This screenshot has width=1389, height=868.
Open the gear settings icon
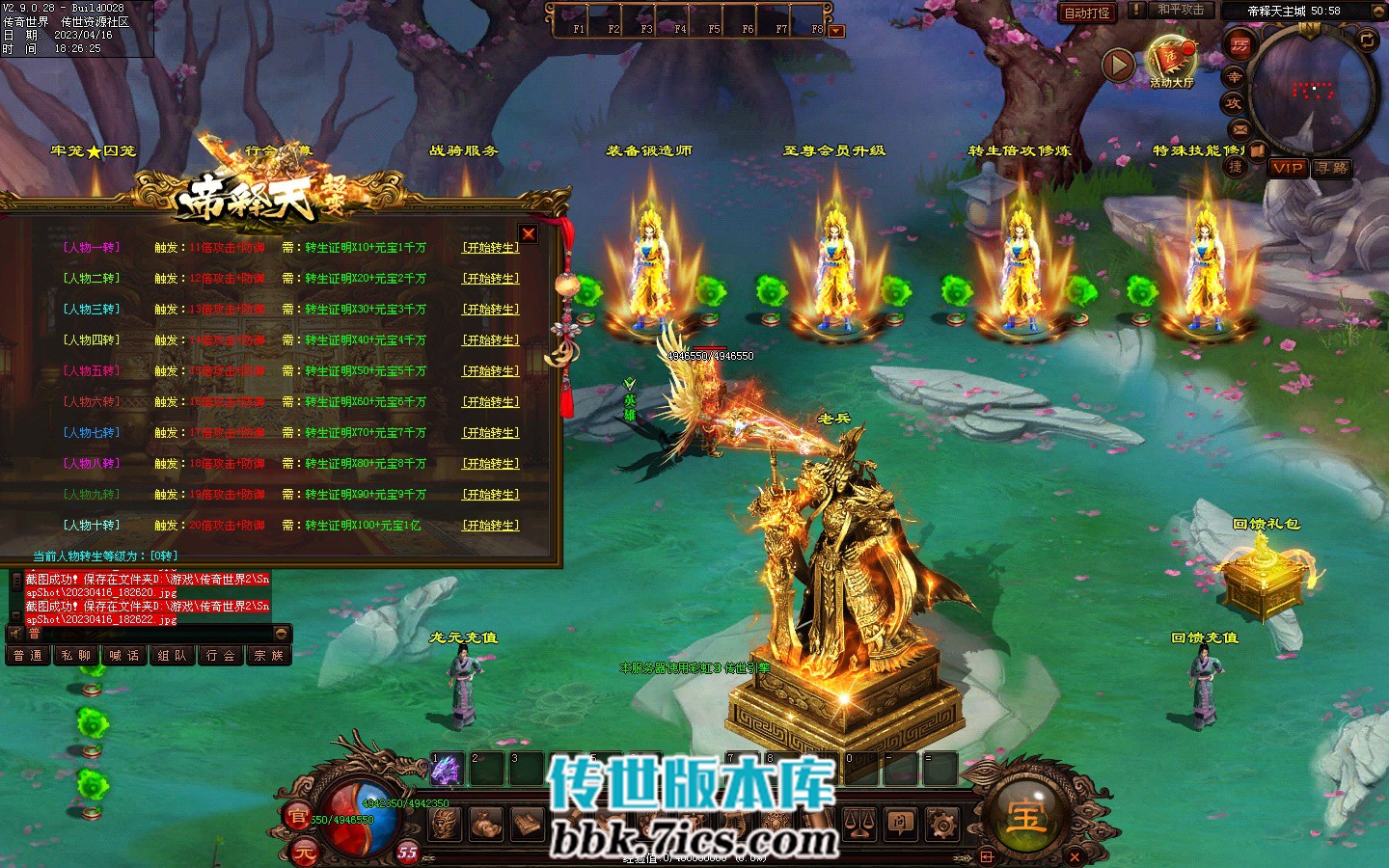point(942,825)
